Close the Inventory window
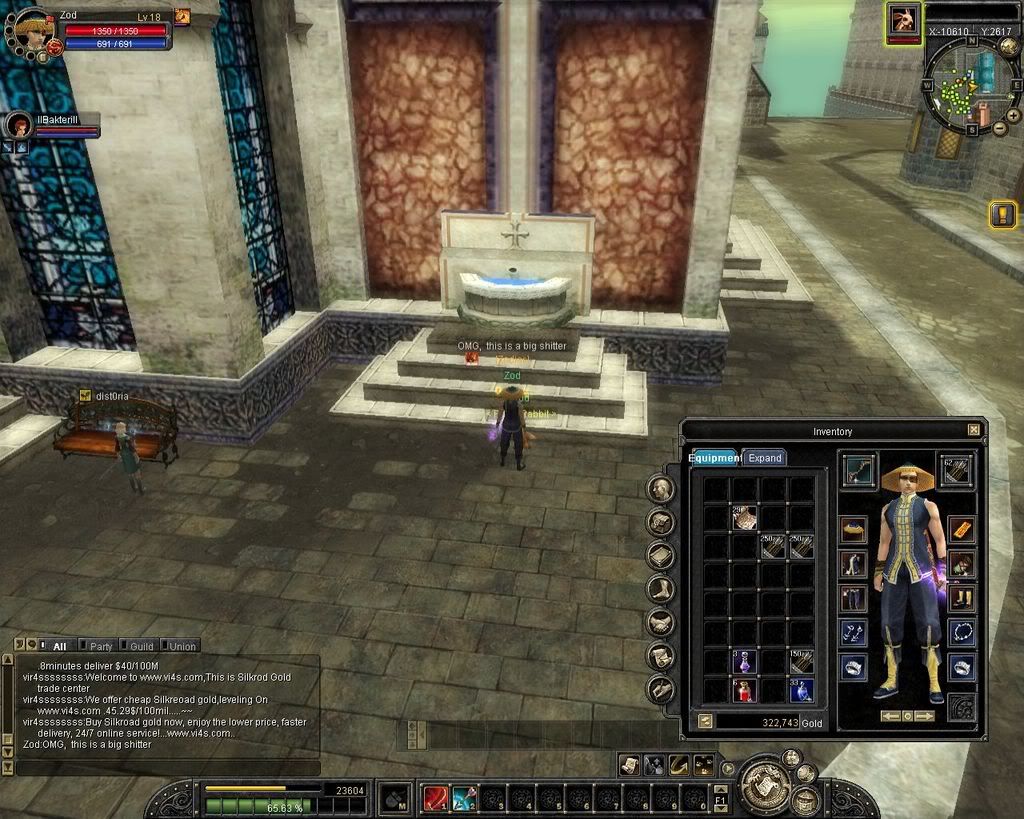 [x=974, y=430]
